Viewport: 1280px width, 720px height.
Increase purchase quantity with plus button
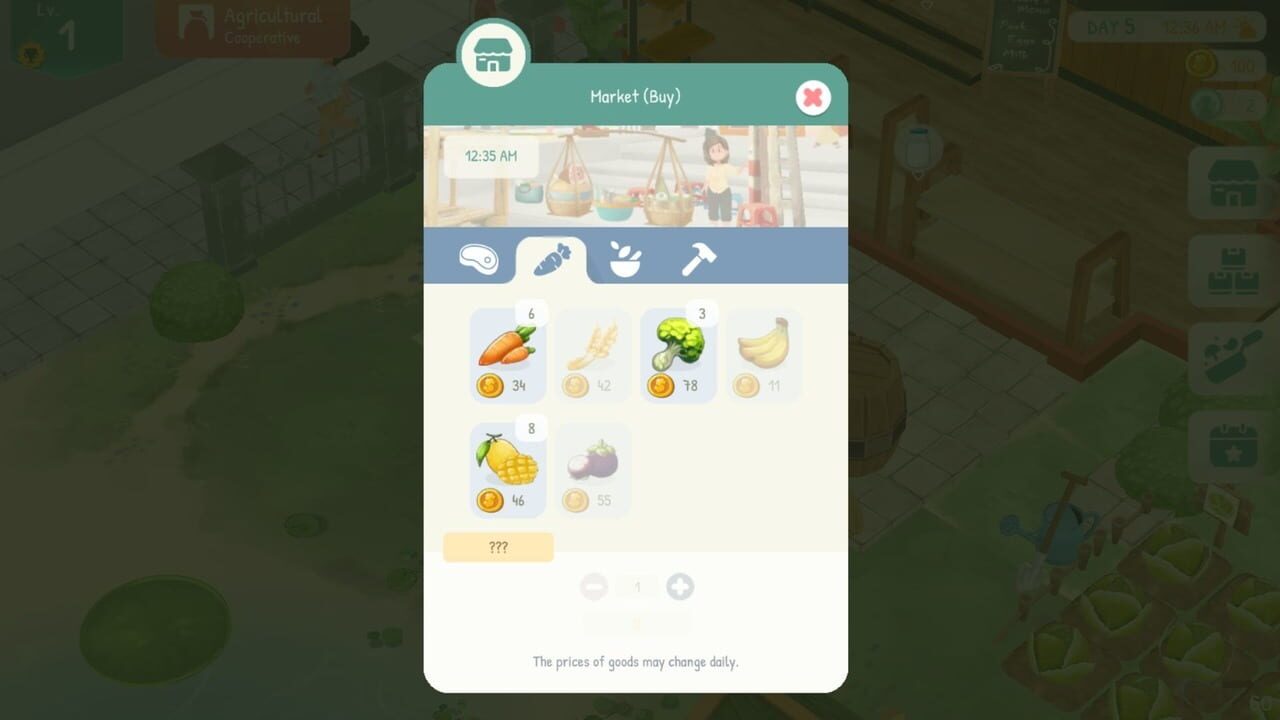tap(681, 587)
